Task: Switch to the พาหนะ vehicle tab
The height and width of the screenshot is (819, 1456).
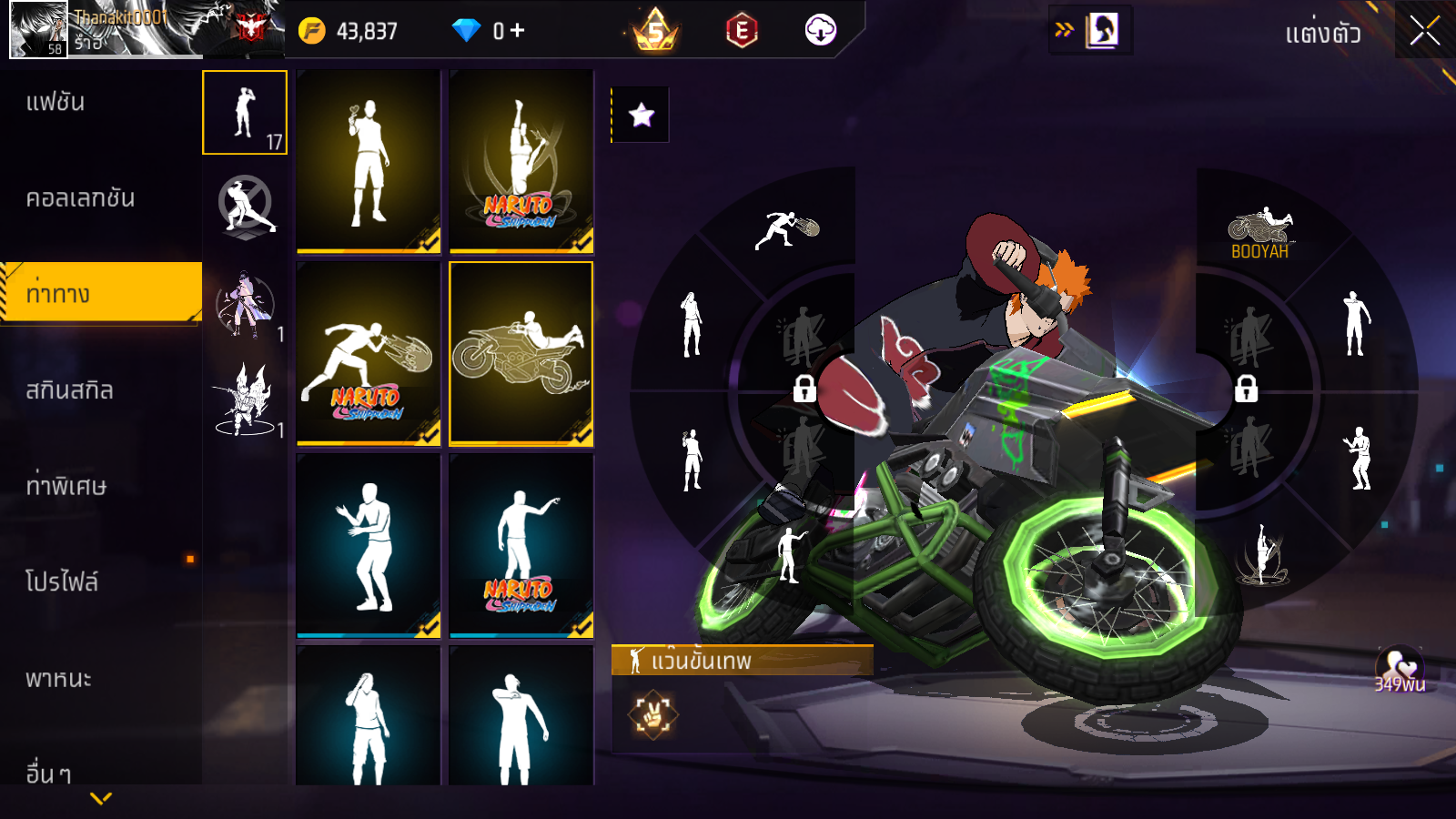Action: pos(59,679)
